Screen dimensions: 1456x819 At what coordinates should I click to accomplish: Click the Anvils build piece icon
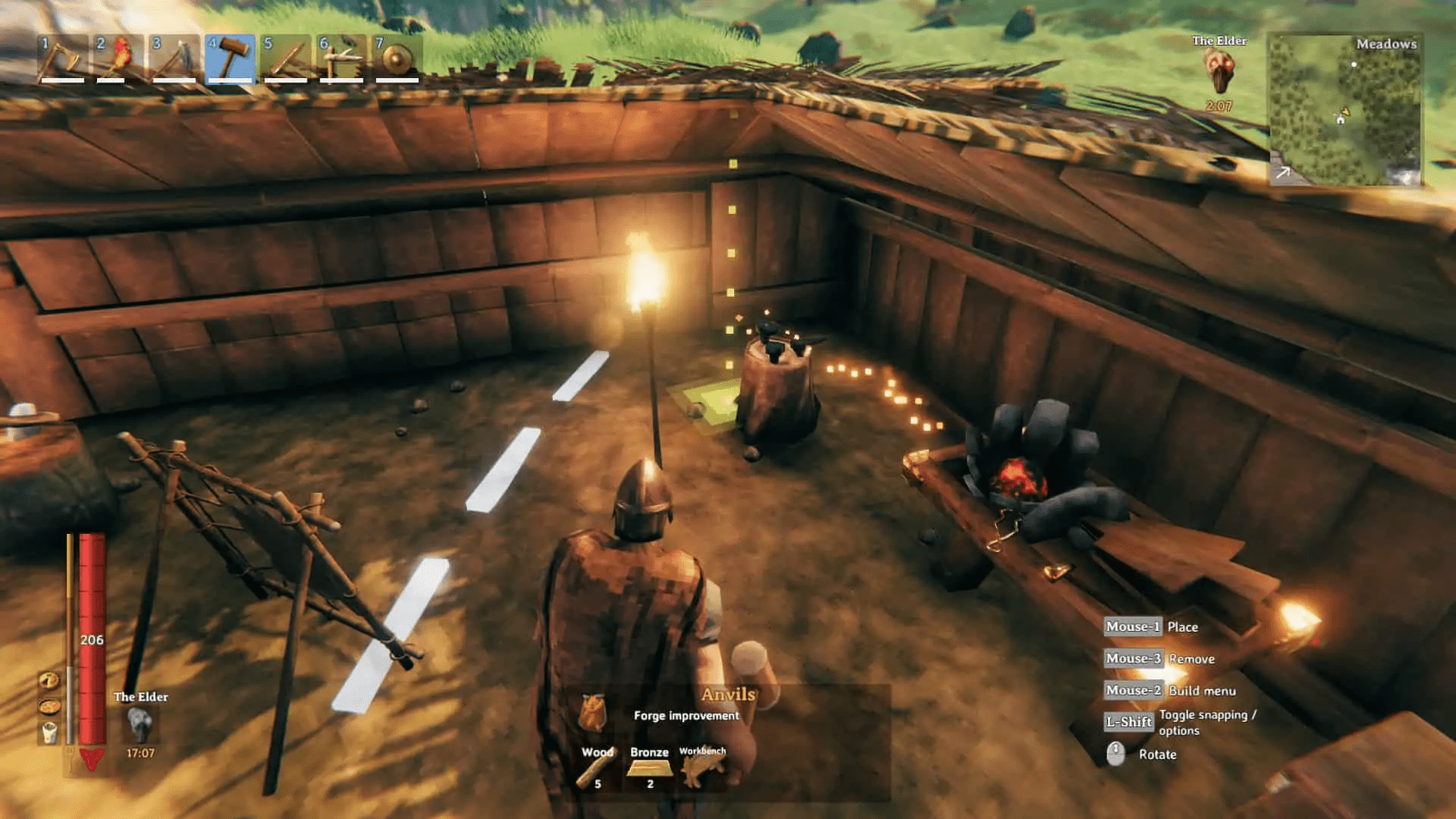[593, 713]
